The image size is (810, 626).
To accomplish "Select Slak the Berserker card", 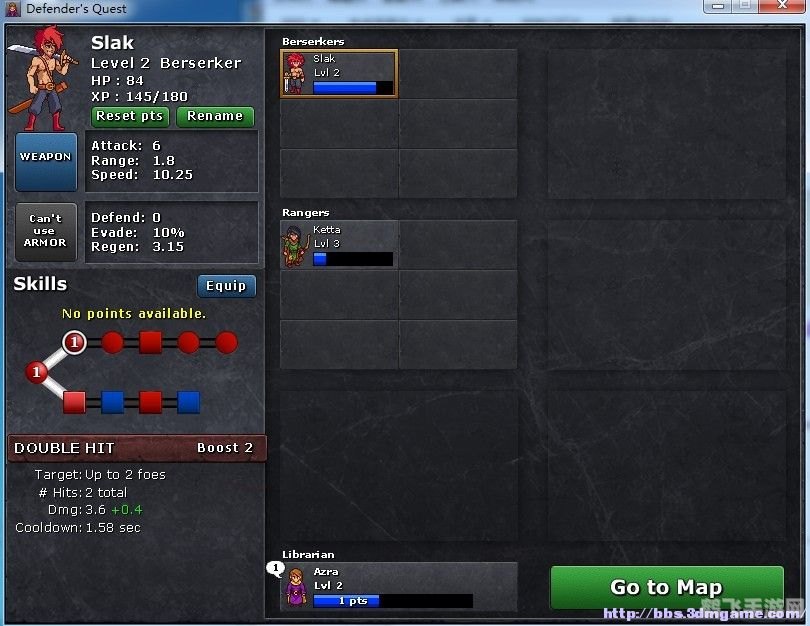I will tap(338, 74).
